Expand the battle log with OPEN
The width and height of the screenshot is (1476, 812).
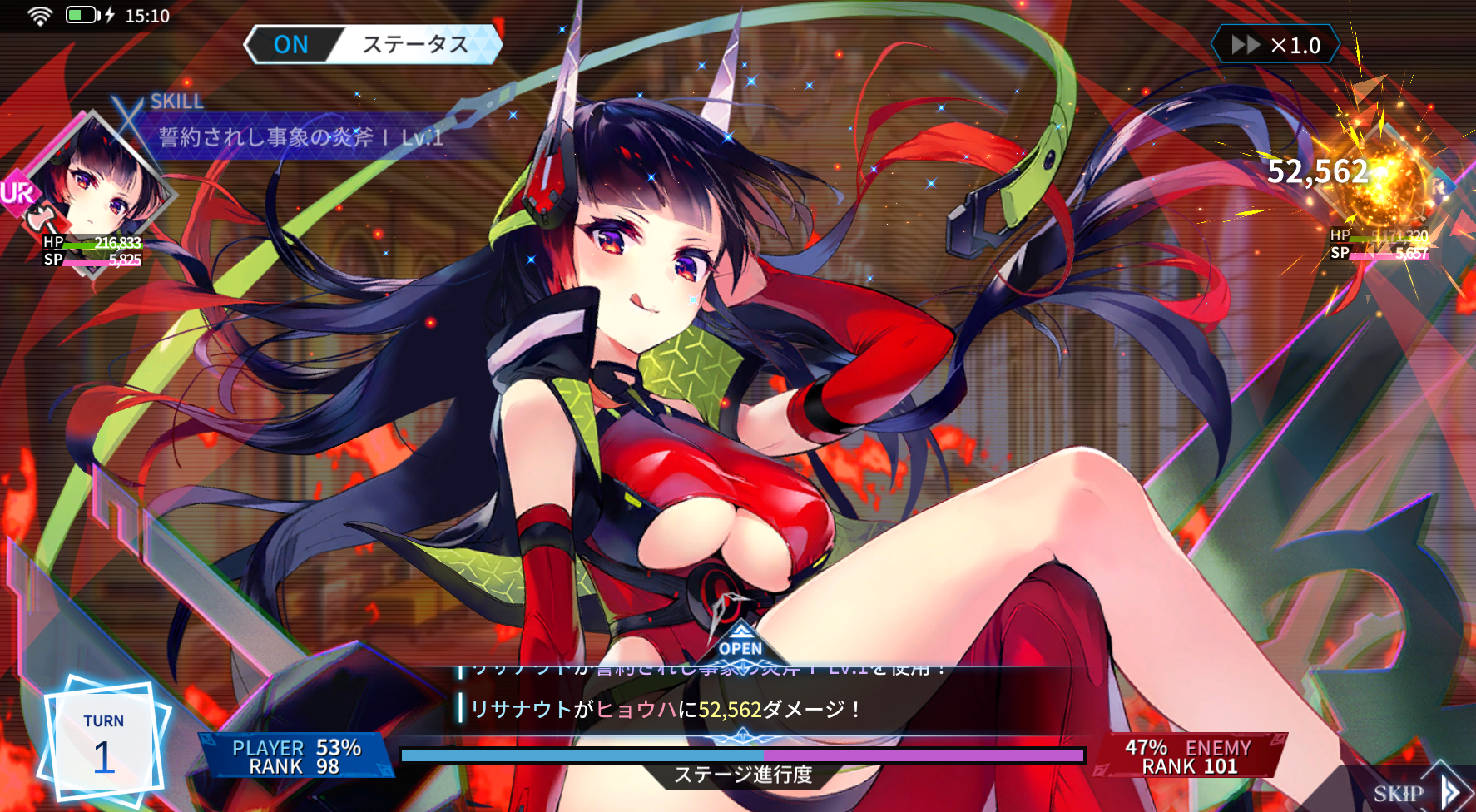click(740, 645)
